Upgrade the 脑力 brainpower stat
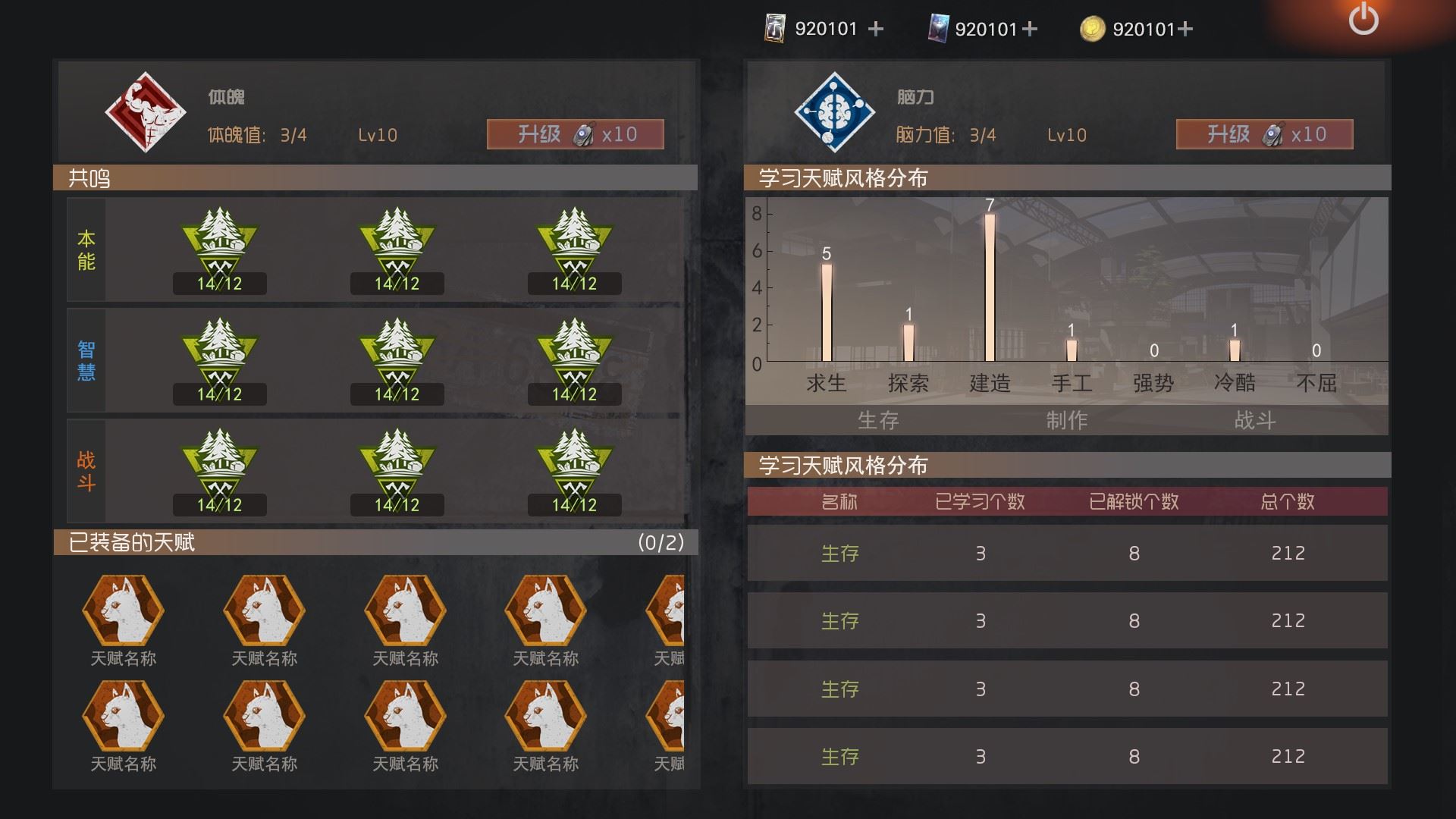The height and width of the screenshot is (819, 1456). [x=1264, y=134]
